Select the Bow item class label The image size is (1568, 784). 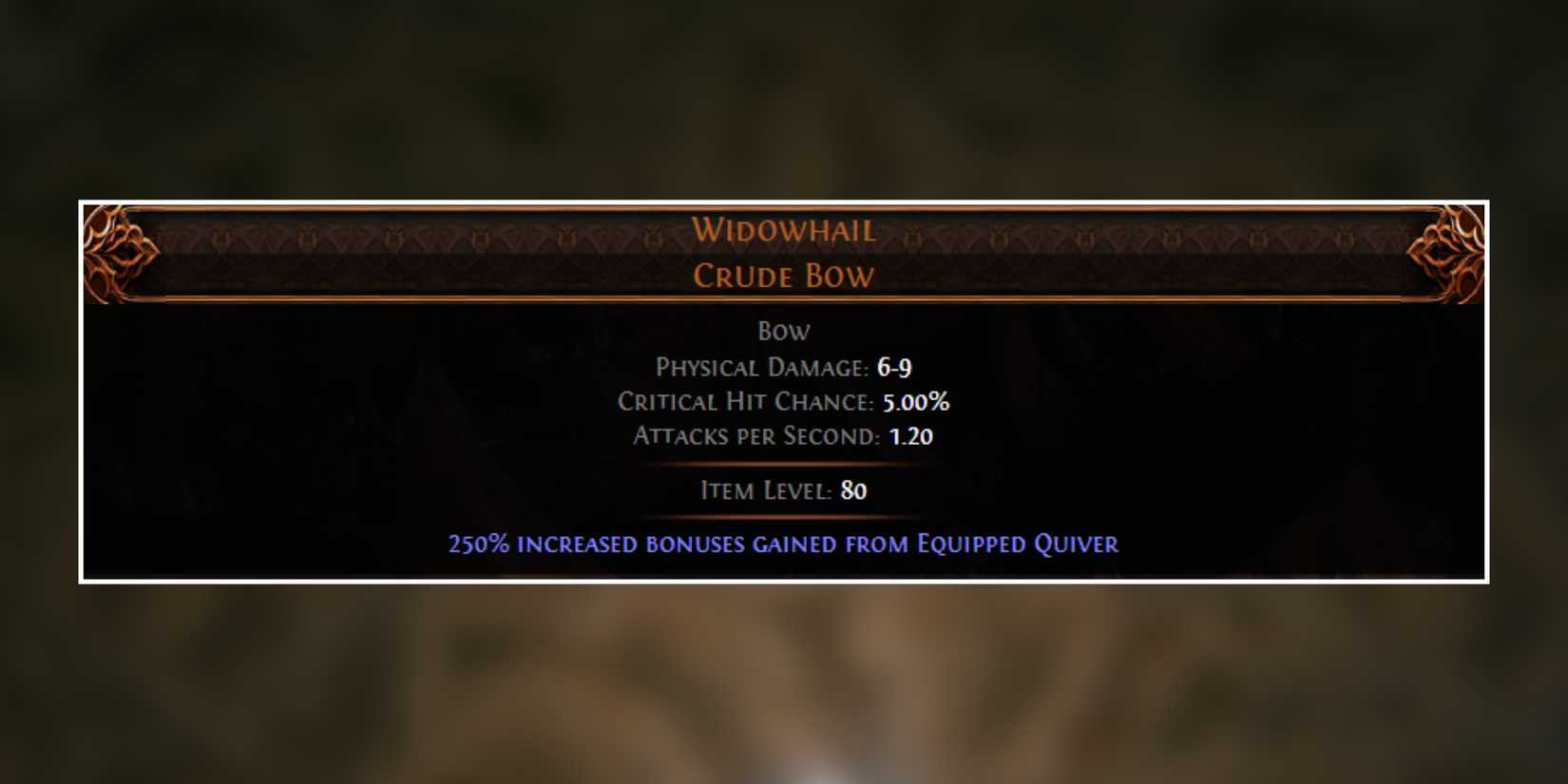783,331
